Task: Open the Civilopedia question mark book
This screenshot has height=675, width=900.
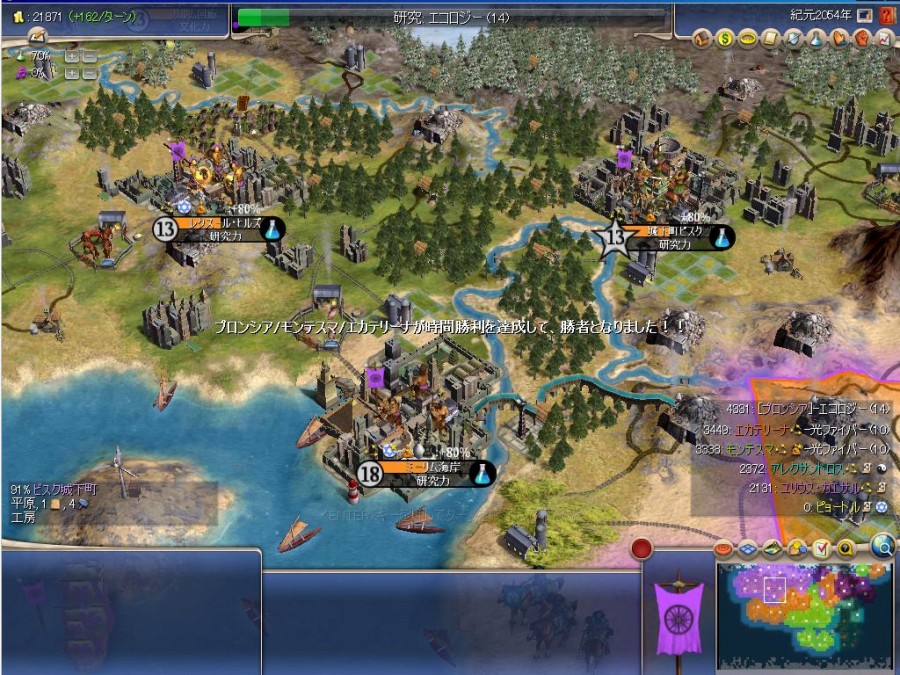Action: click(x=886, y=16)
